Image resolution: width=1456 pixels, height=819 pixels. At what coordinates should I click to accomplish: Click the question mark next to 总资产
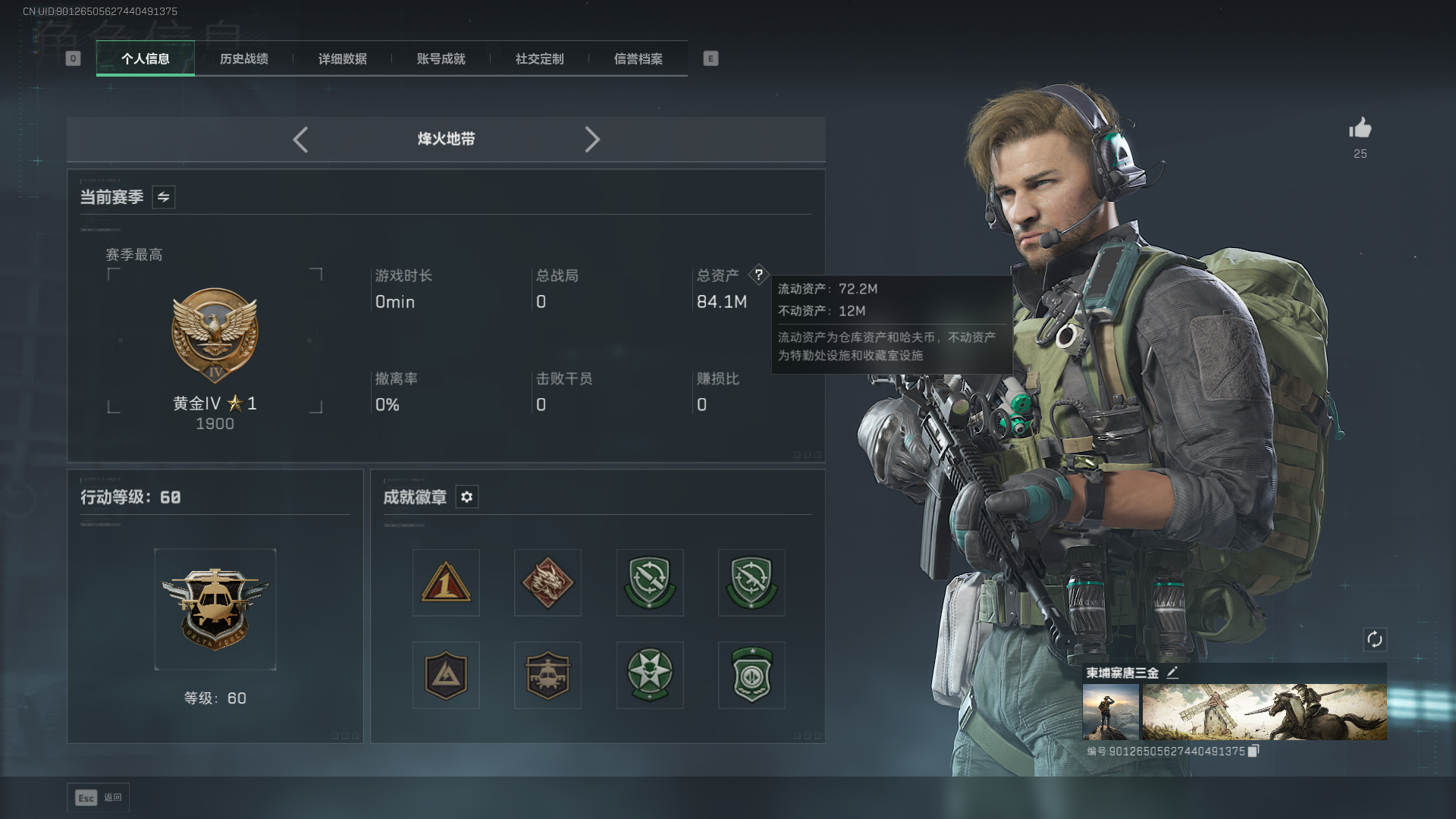point(758,275)
